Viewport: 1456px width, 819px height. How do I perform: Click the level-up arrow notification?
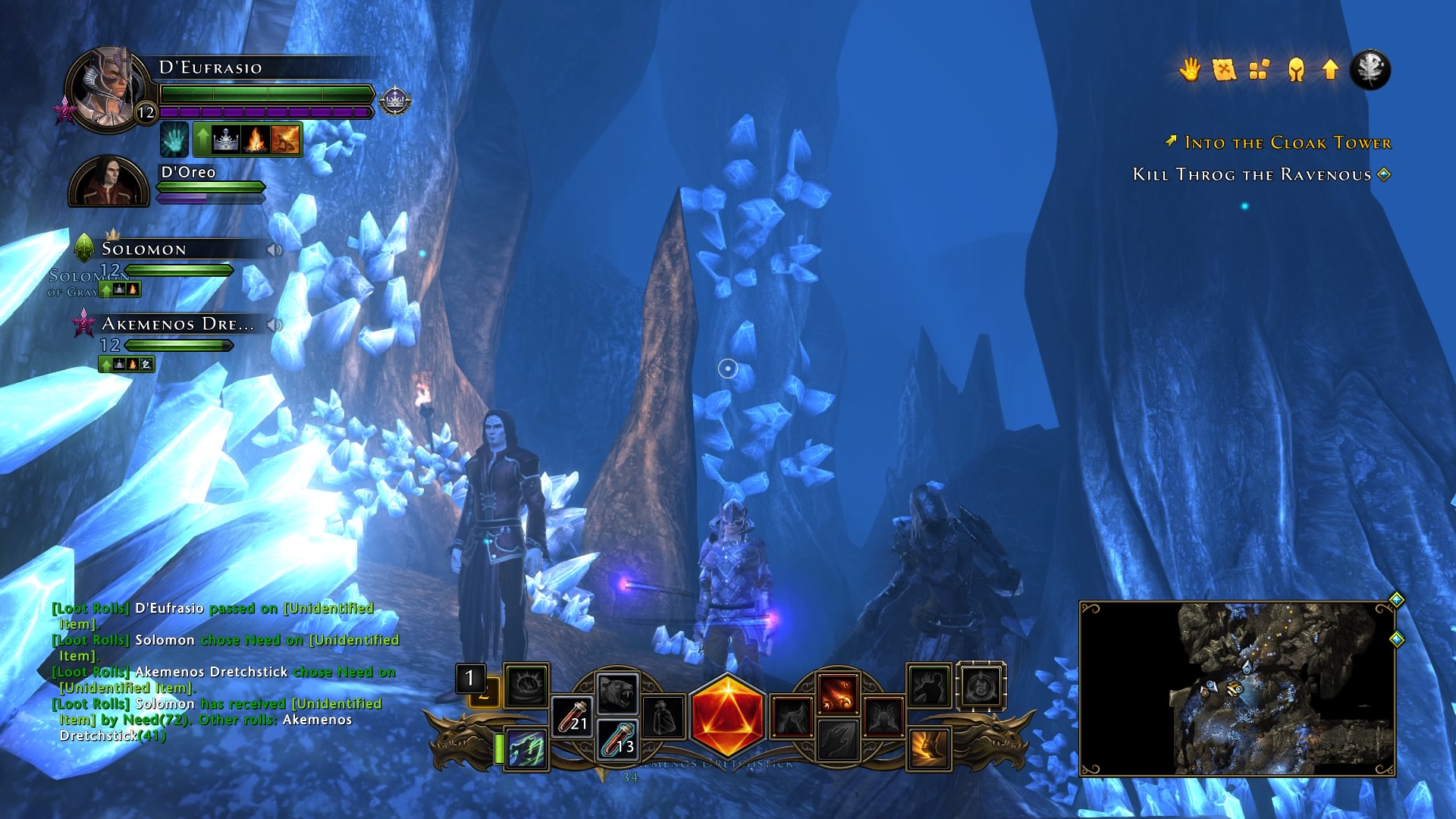1330,70
